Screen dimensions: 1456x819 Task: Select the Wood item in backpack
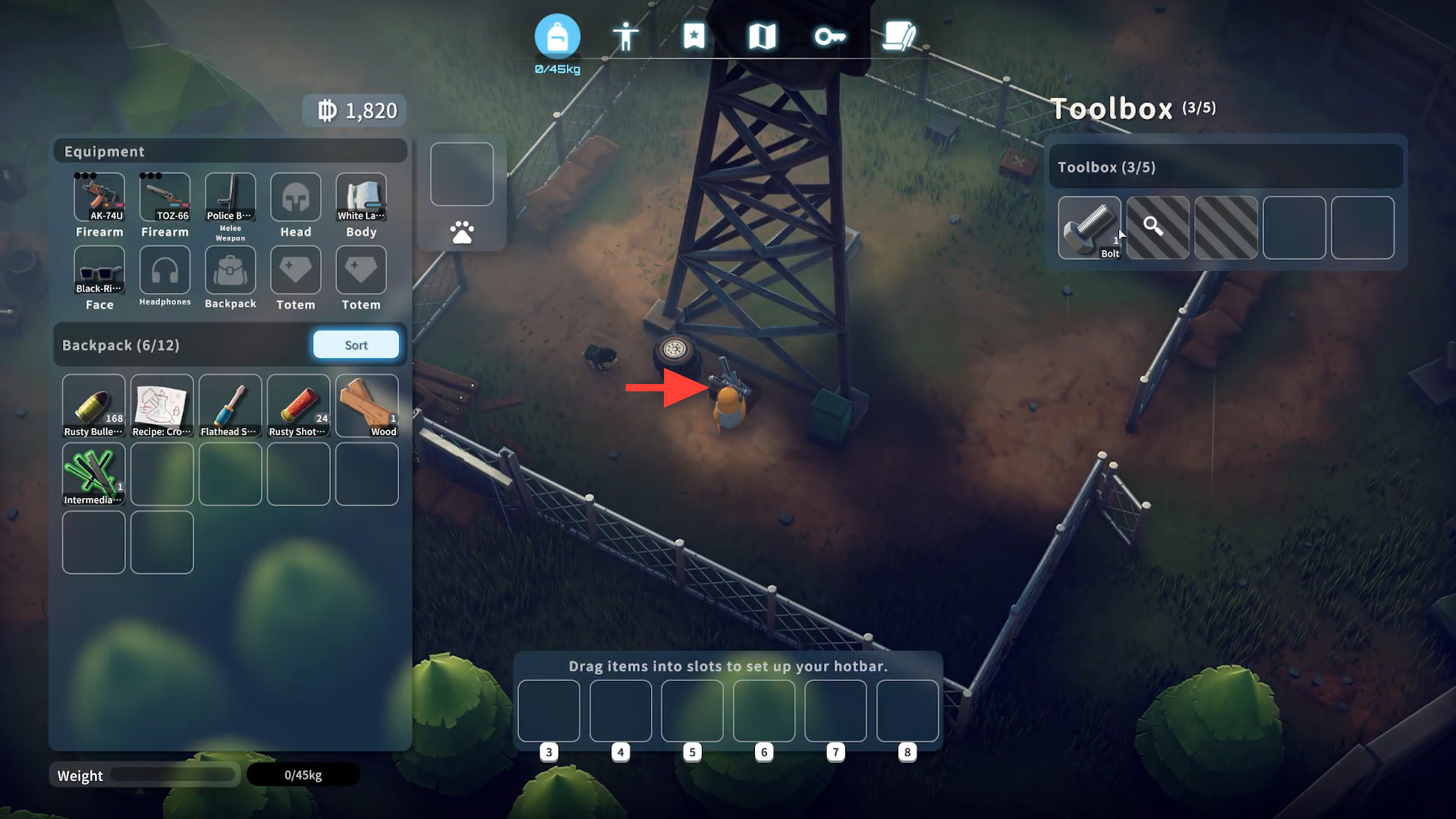click(x=366, y=405)
